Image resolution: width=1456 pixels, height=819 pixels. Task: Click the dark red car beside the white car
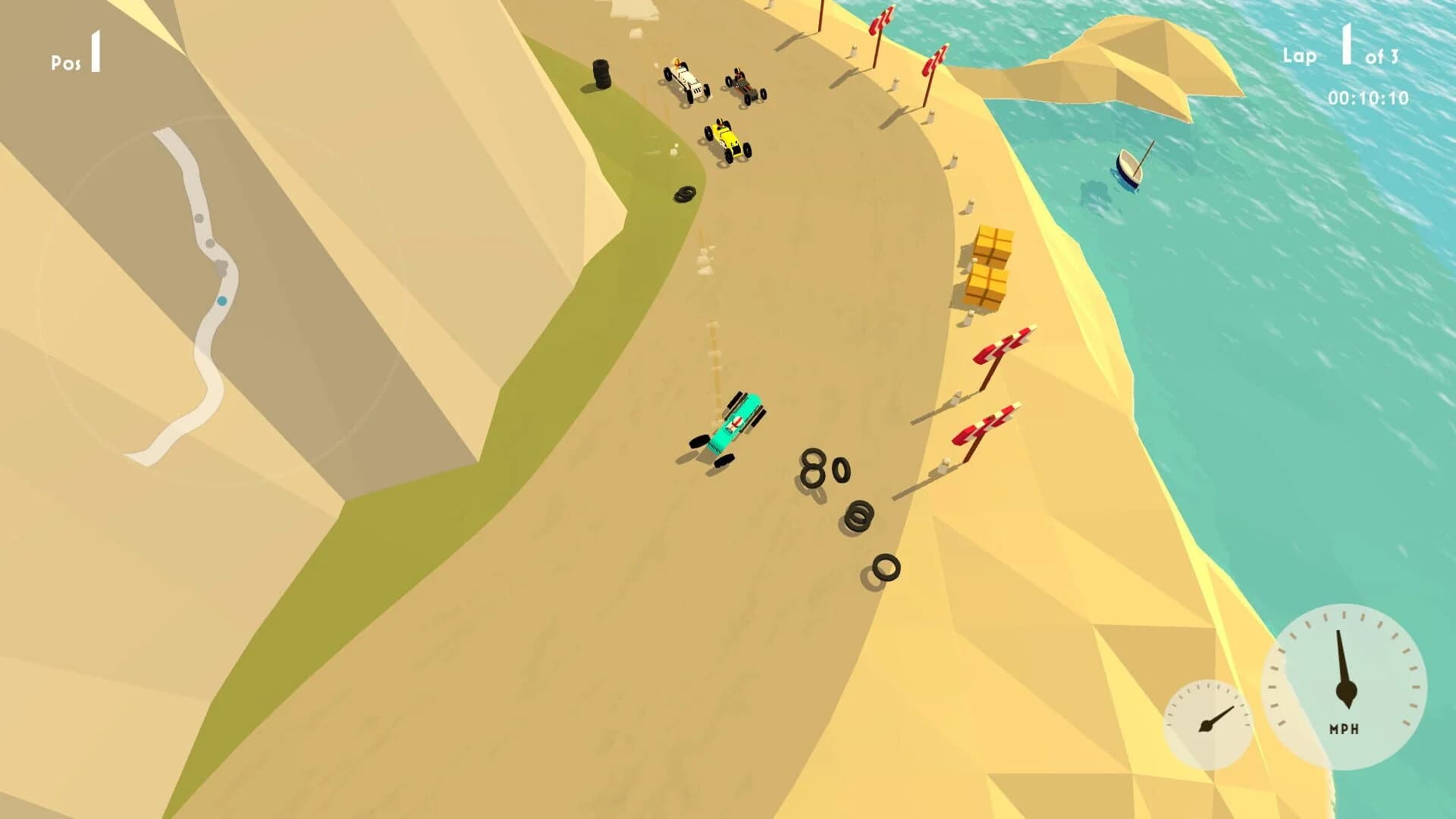(x=743, y=83)
